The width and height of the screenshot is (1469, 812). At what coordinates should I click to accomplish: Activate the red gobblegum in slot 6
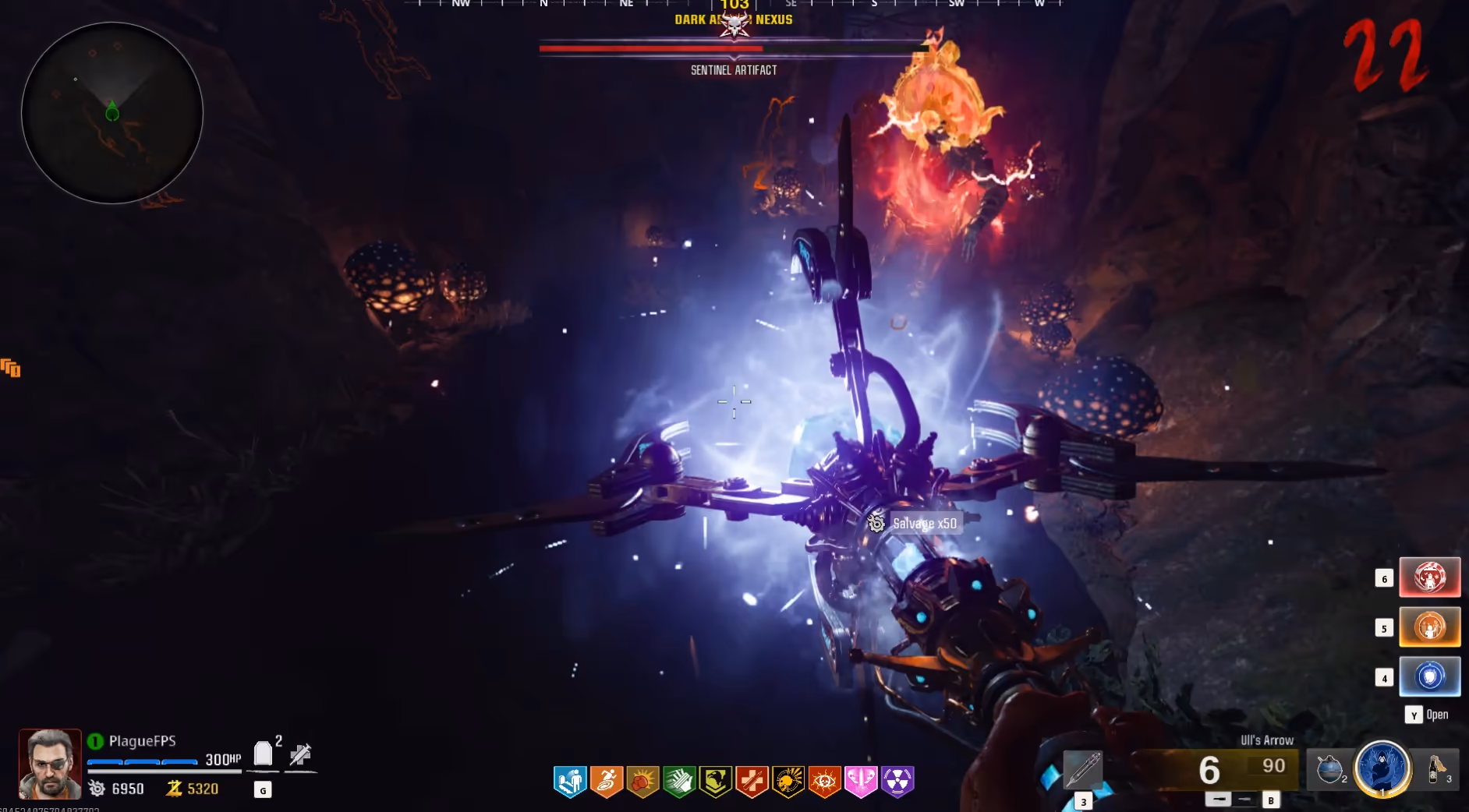coord(1429,577)
